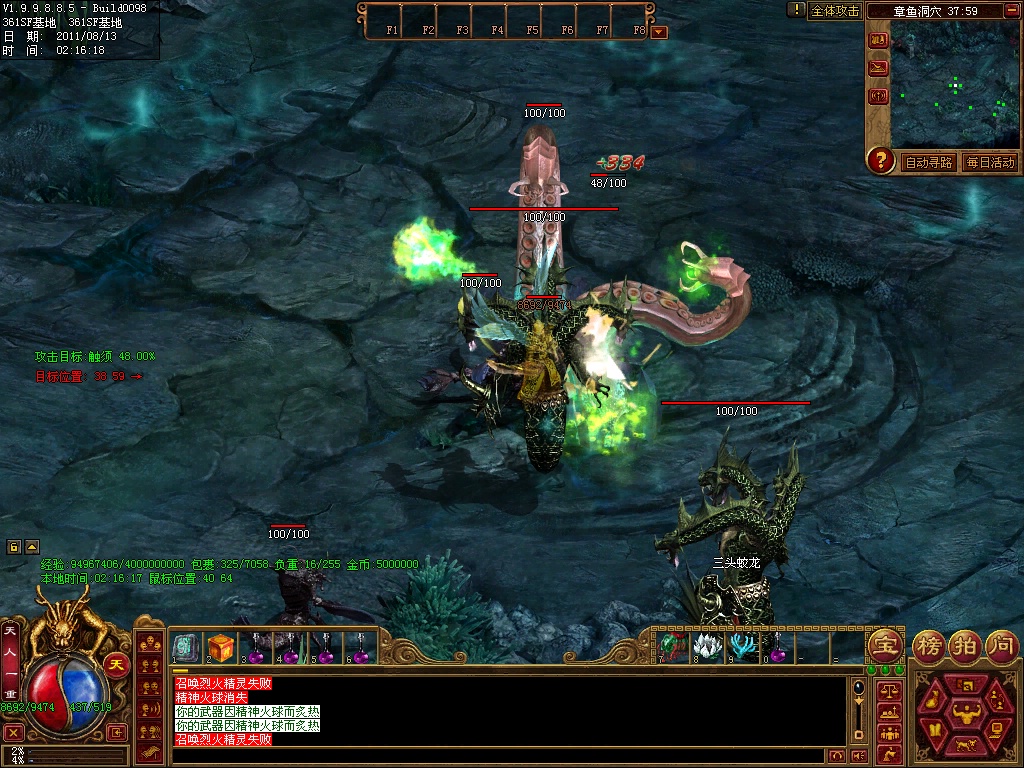Click the yellow exclamation mark notice icon
Viewport: 1024px width, 768px height.
(x=796, y=9)
